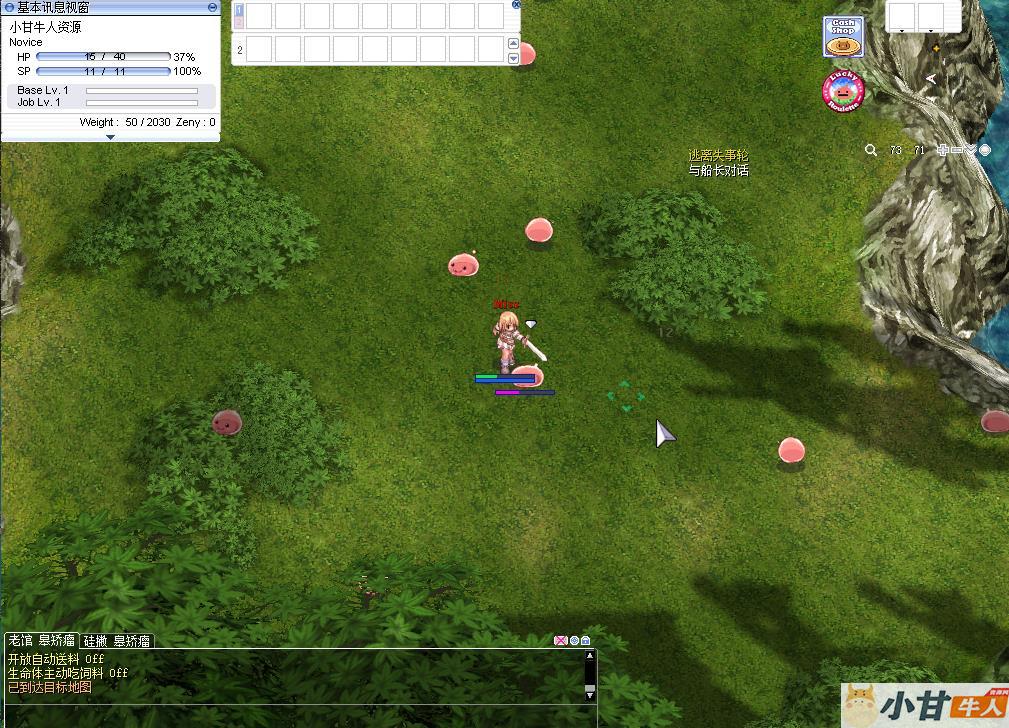Click the hotkey bar's up arrow
Screen dimensions: 1009x728
click(x=514, y=44)
